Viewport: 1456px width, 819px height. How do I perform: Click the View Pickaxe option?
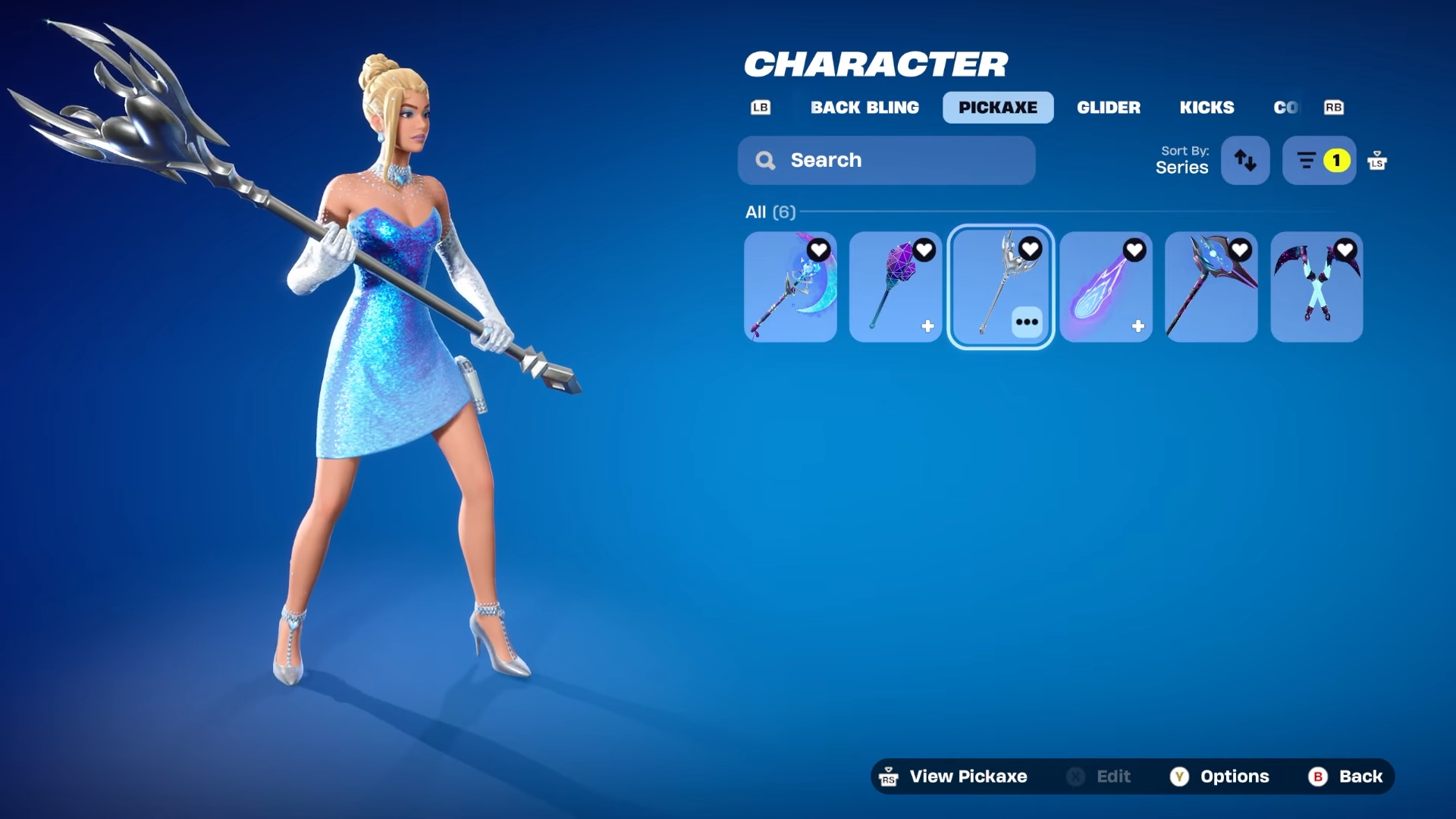954,777
